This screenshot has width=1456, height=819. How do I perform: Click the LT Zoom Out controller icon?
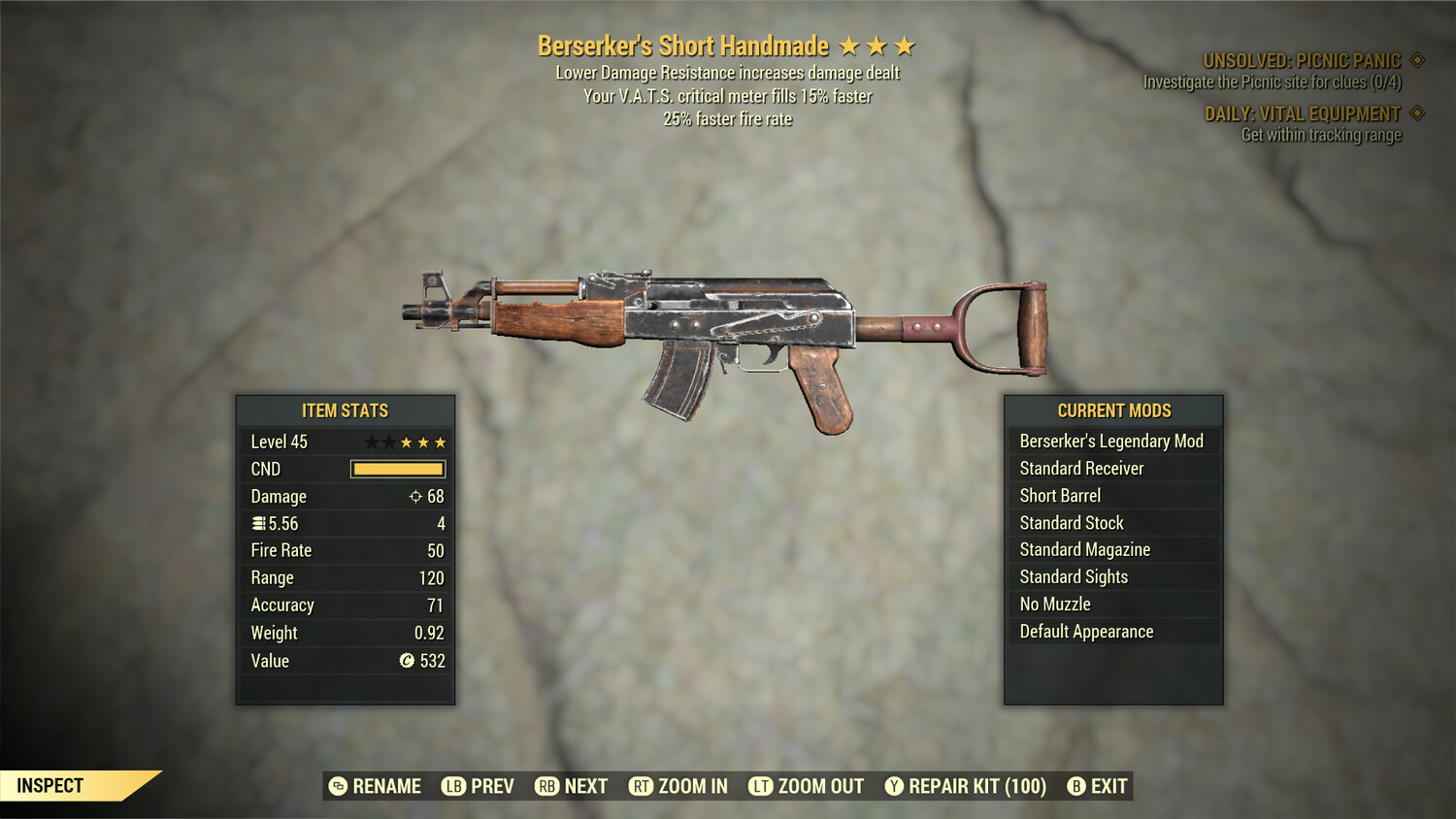tap(763, 786)
